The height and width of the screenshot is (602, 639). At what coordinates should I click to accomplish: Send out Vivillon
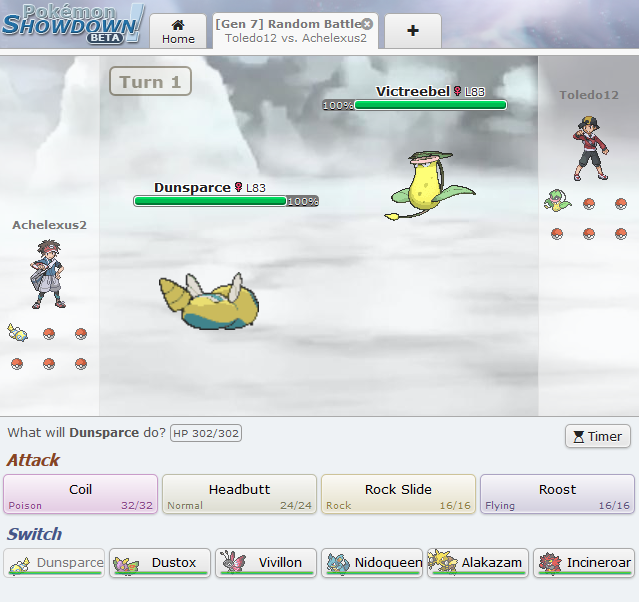click(266, 563)
